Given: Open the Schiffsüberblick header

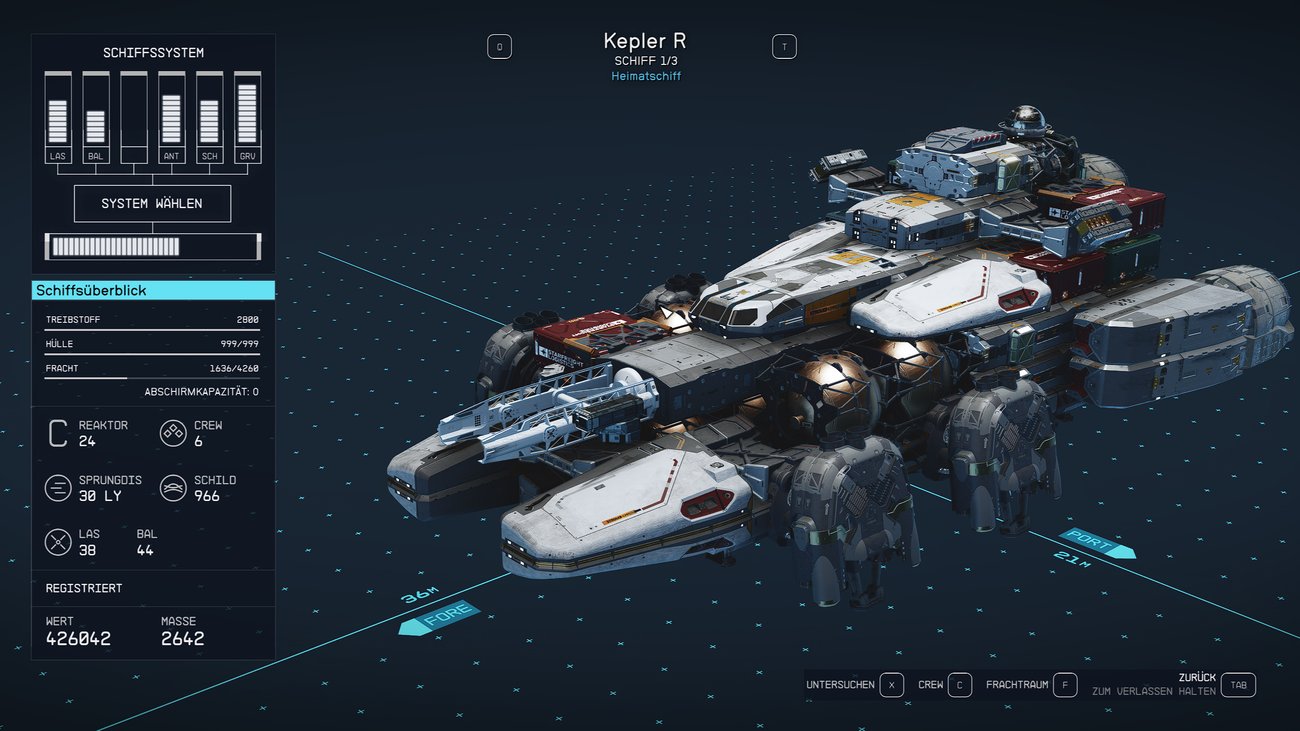Looking at the screenshot, I should coord(153,290).
